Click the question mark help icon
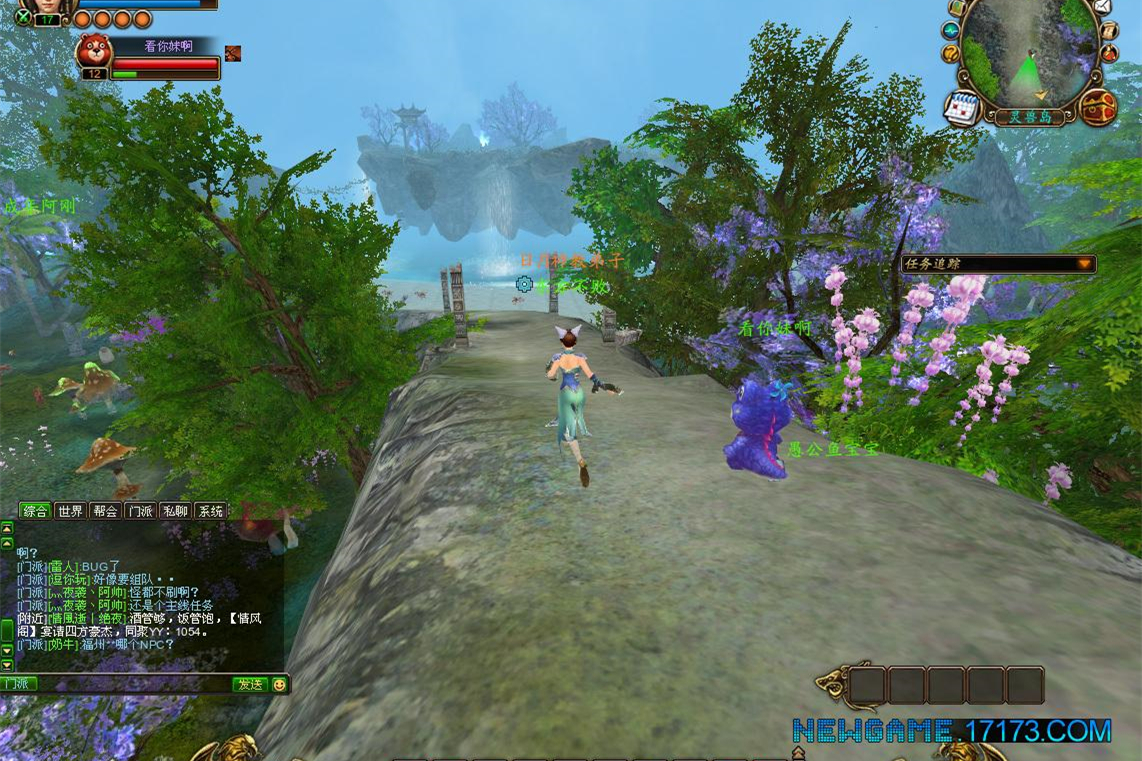This screenshot has width=1142, height=761. coord(951,53)
